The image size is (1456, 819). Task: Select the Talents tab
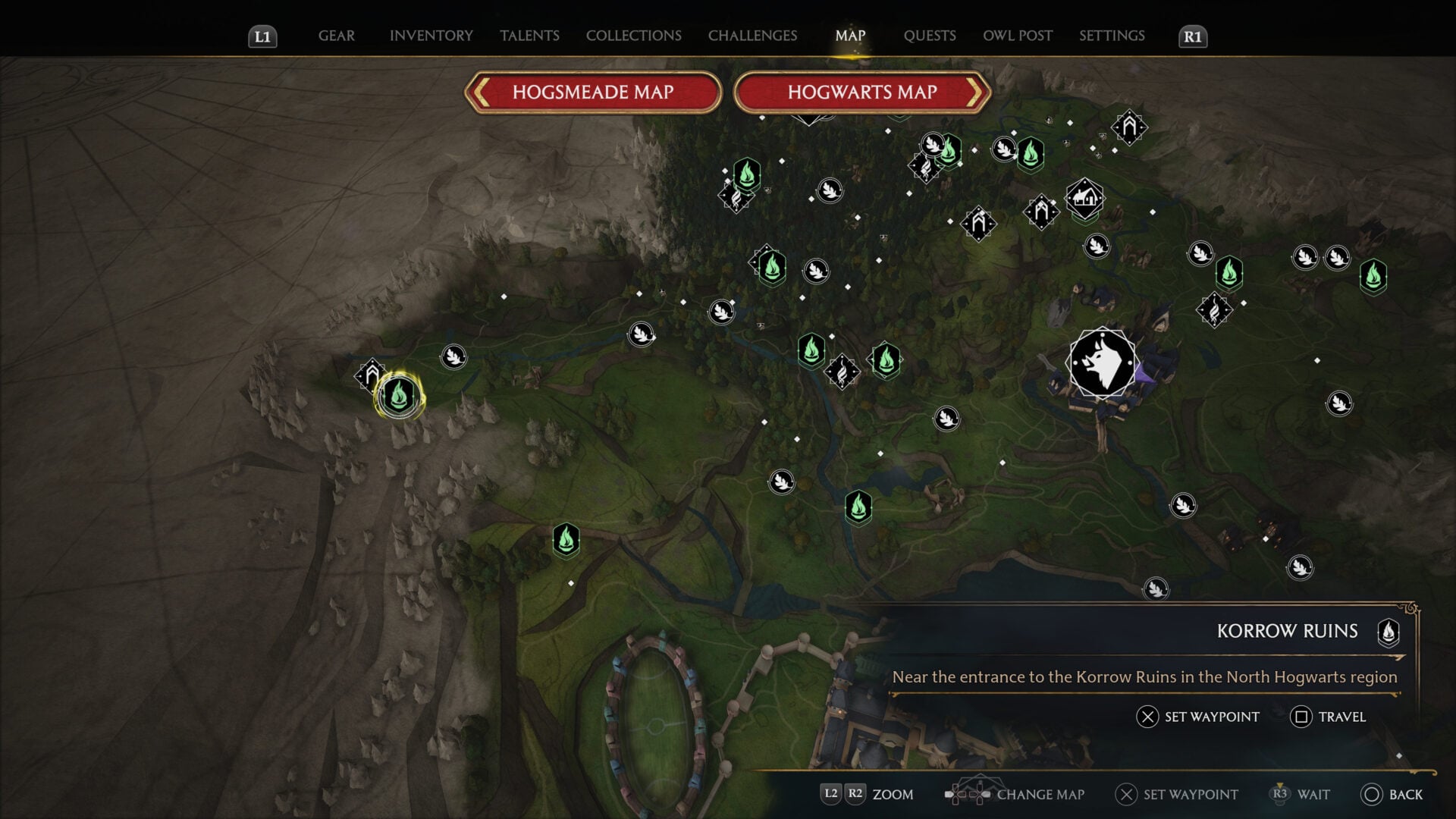(529, 36)
